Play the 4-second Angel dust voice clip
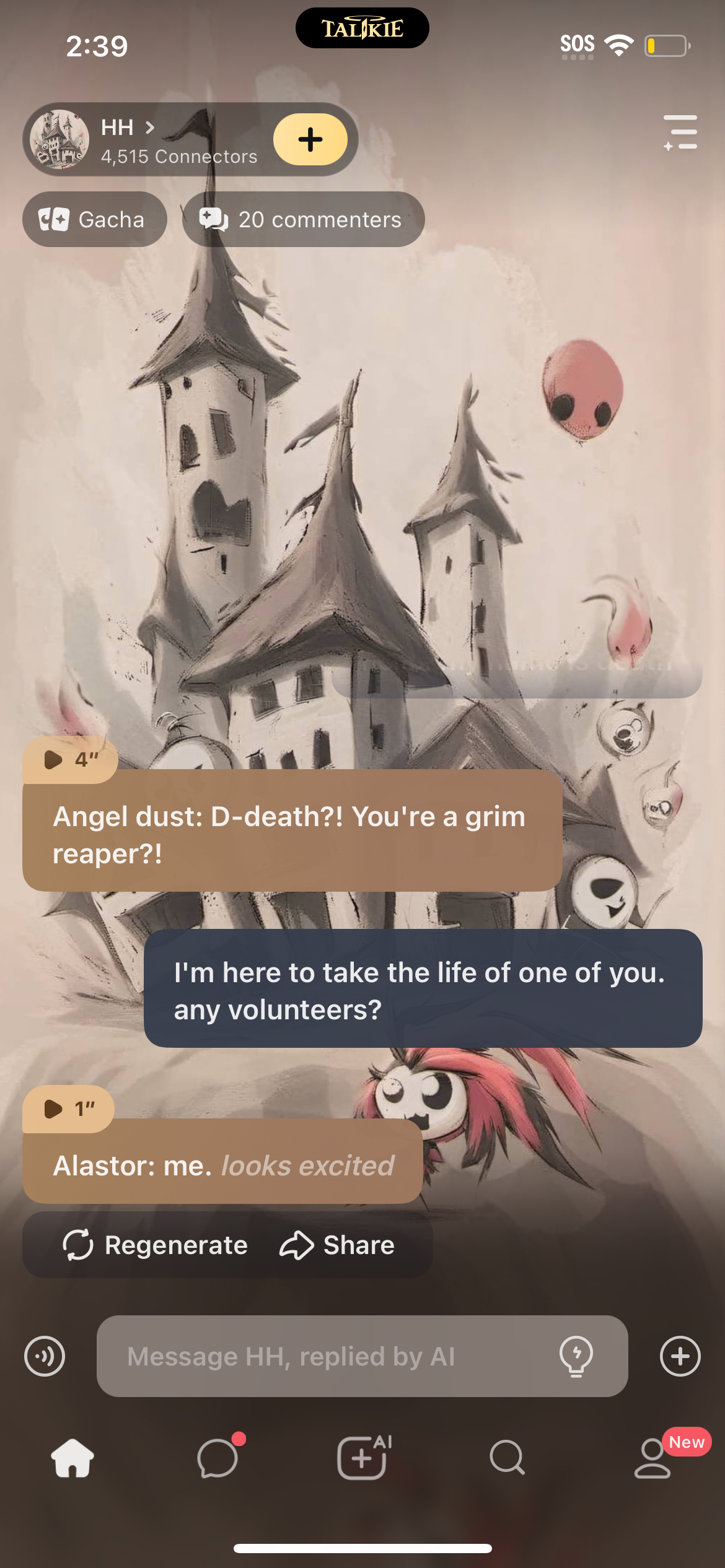This screenshot has height=1568, width=725. tap(70, 759)
